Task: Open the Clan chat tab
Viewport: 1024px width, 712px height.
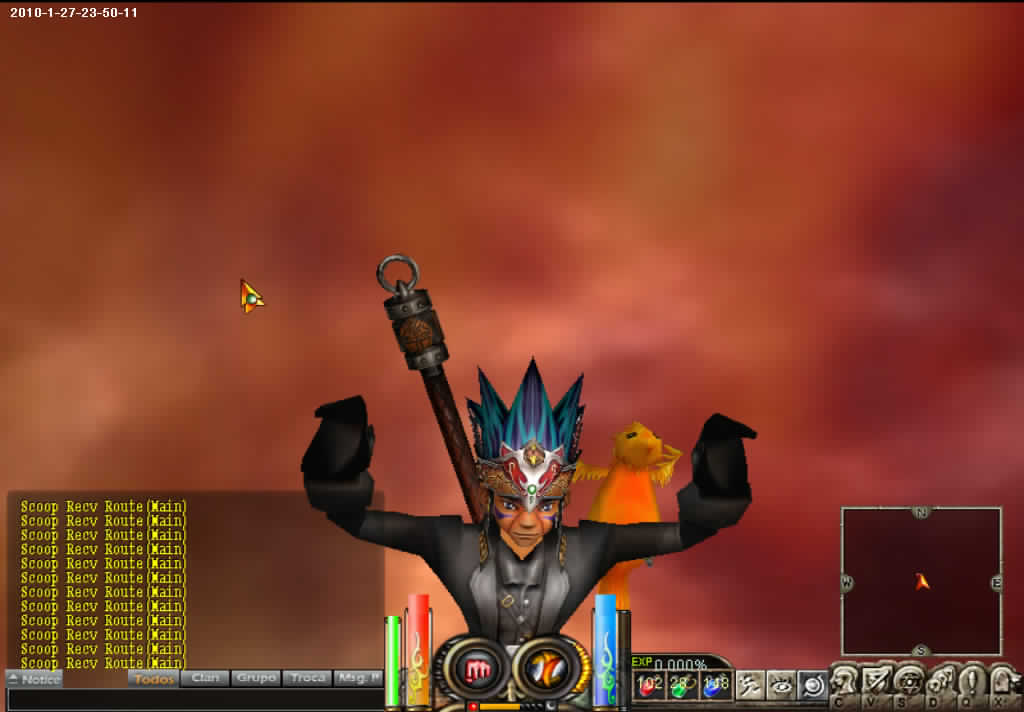Action: (205, 678)
